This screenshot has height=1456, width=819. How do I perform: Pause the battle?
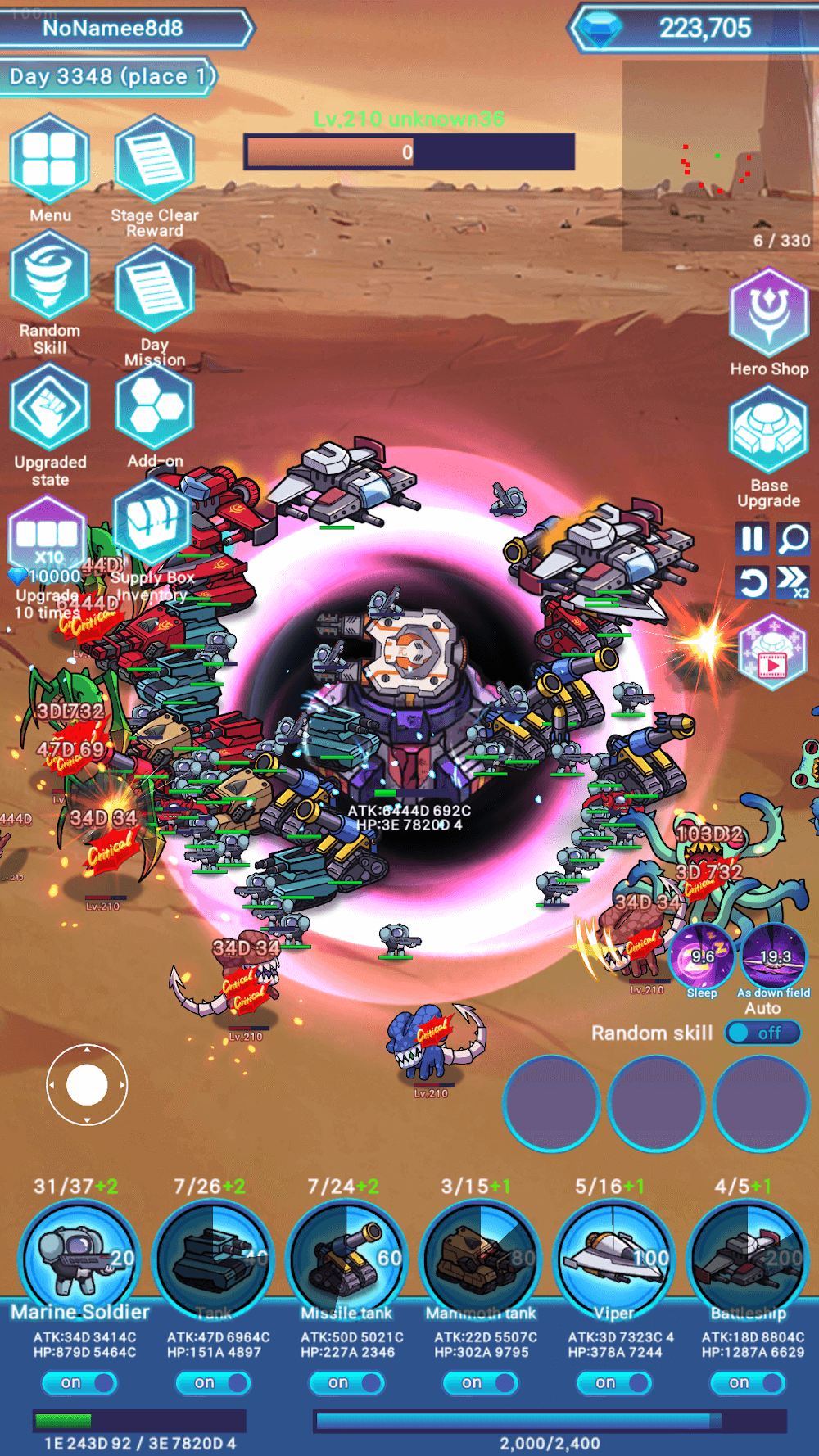pyautogui.click(x=752, y=539)
